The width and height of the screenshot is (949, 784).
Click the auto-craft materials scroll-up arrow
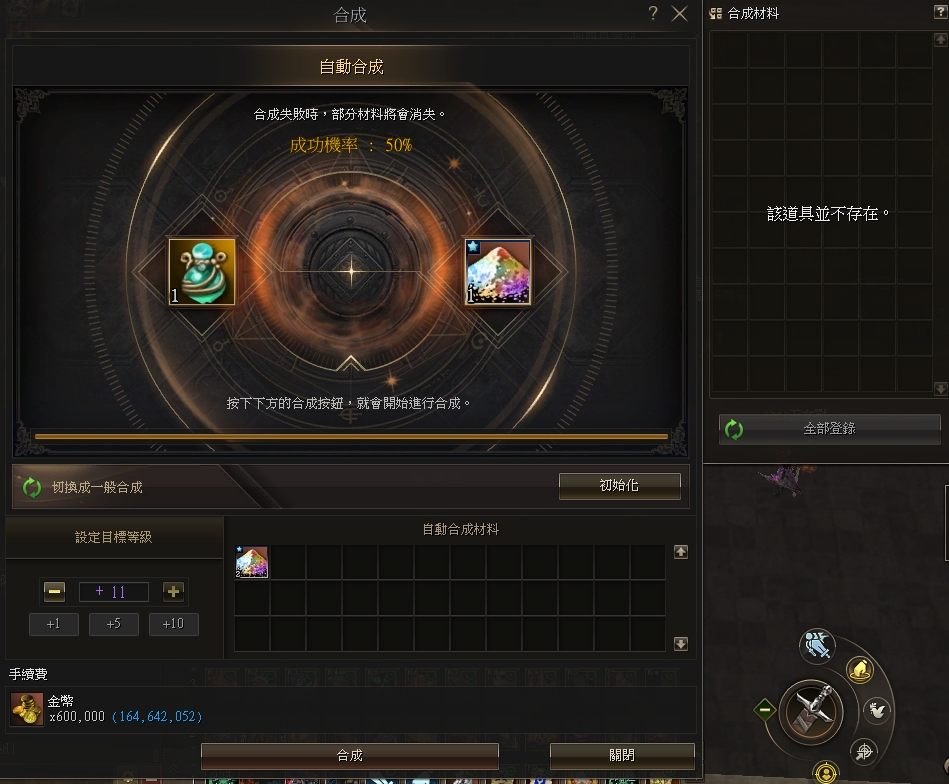(x=681, y=551)
